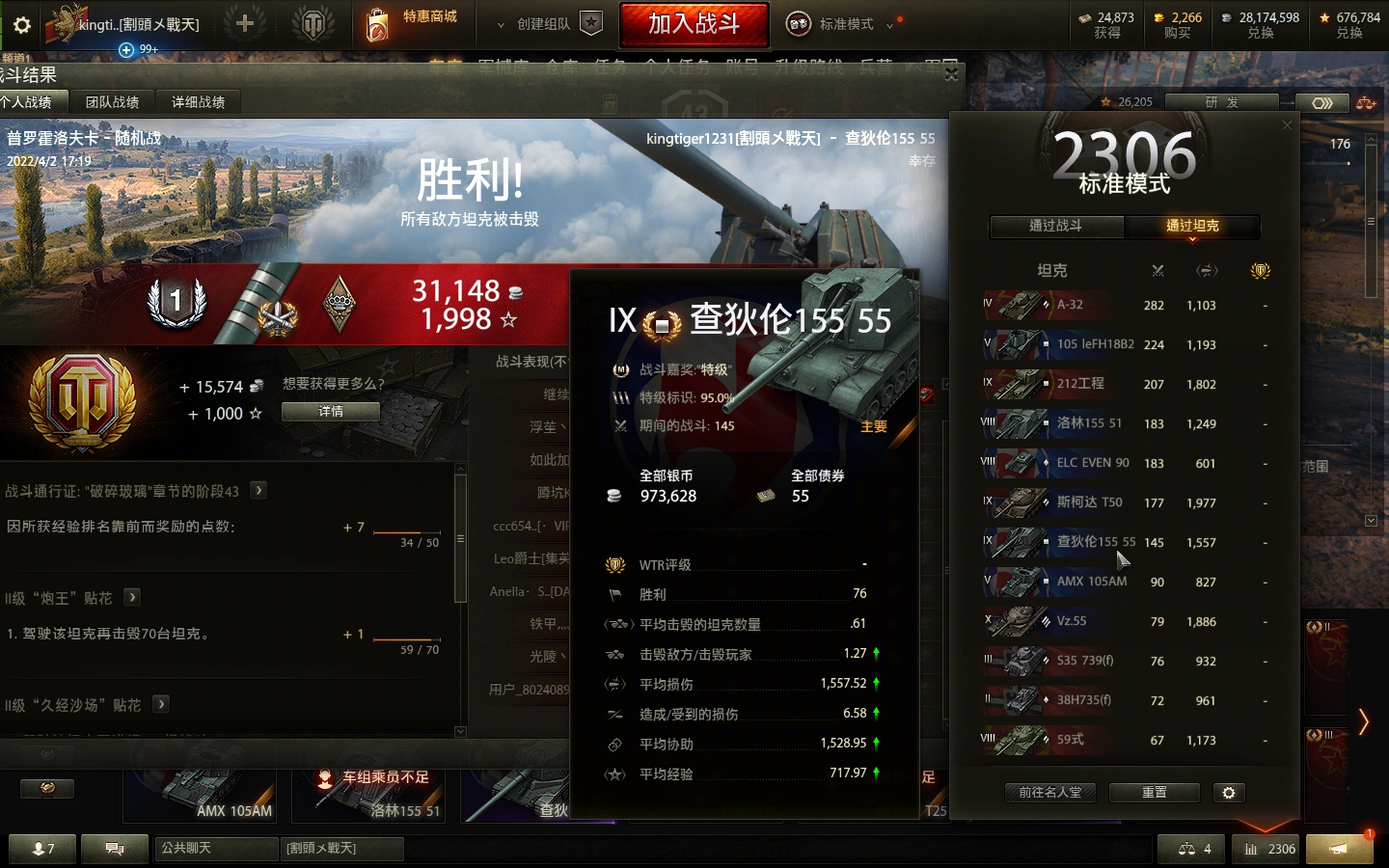Open the 公共聊天 public chat channel
This screenshot has width=1389, height=868.
pos(215,849)
